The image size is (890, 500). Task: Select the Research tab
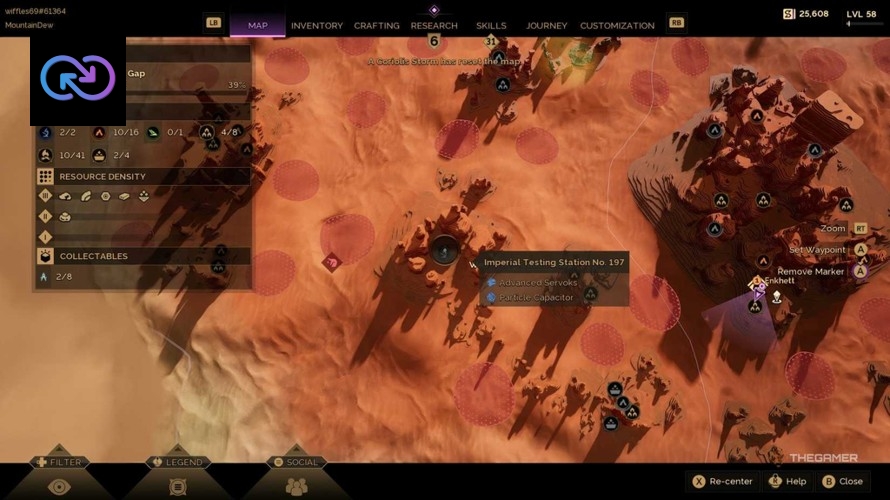click(434, 25)
